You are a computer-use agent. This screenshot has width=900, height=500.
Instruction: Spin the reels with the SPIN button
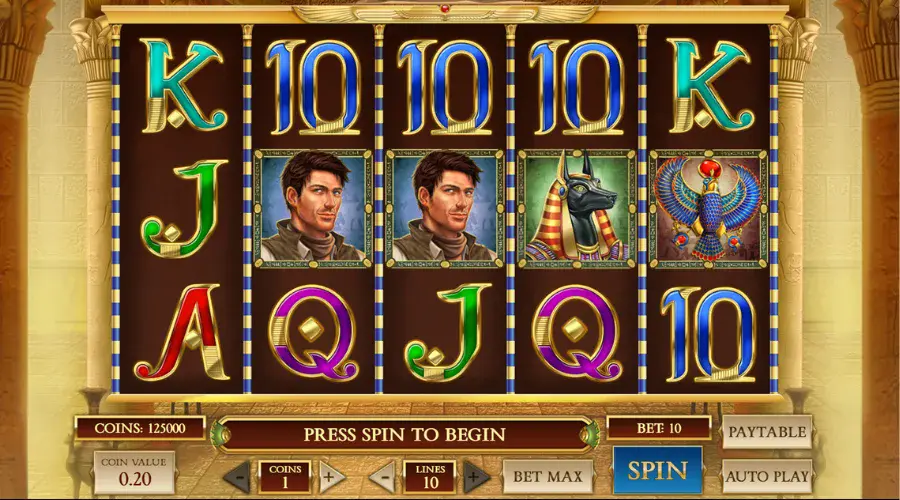tap(657, 471)
